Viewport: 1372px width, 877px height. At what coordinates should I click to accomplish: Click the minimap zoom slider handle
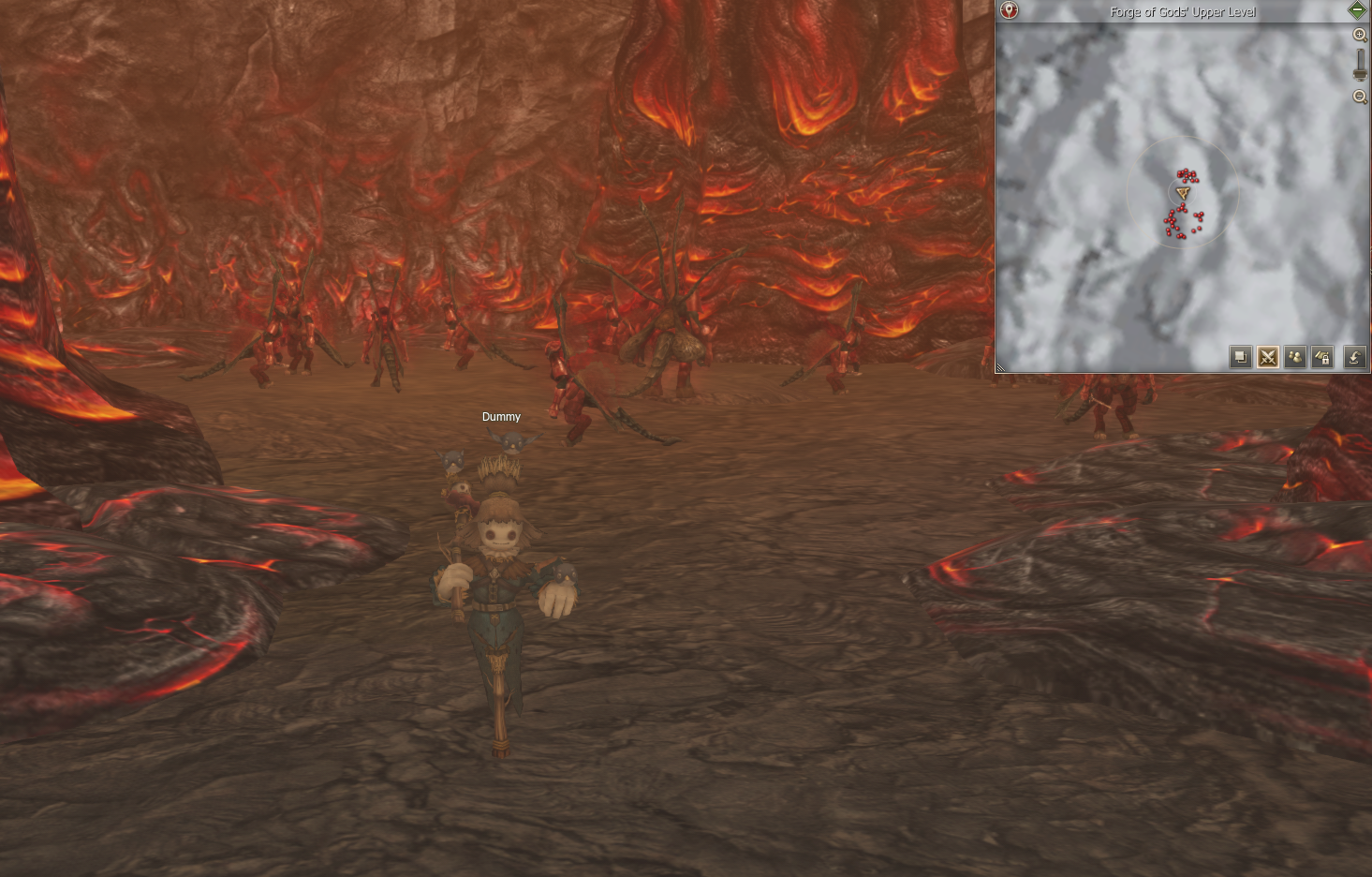1360,71
